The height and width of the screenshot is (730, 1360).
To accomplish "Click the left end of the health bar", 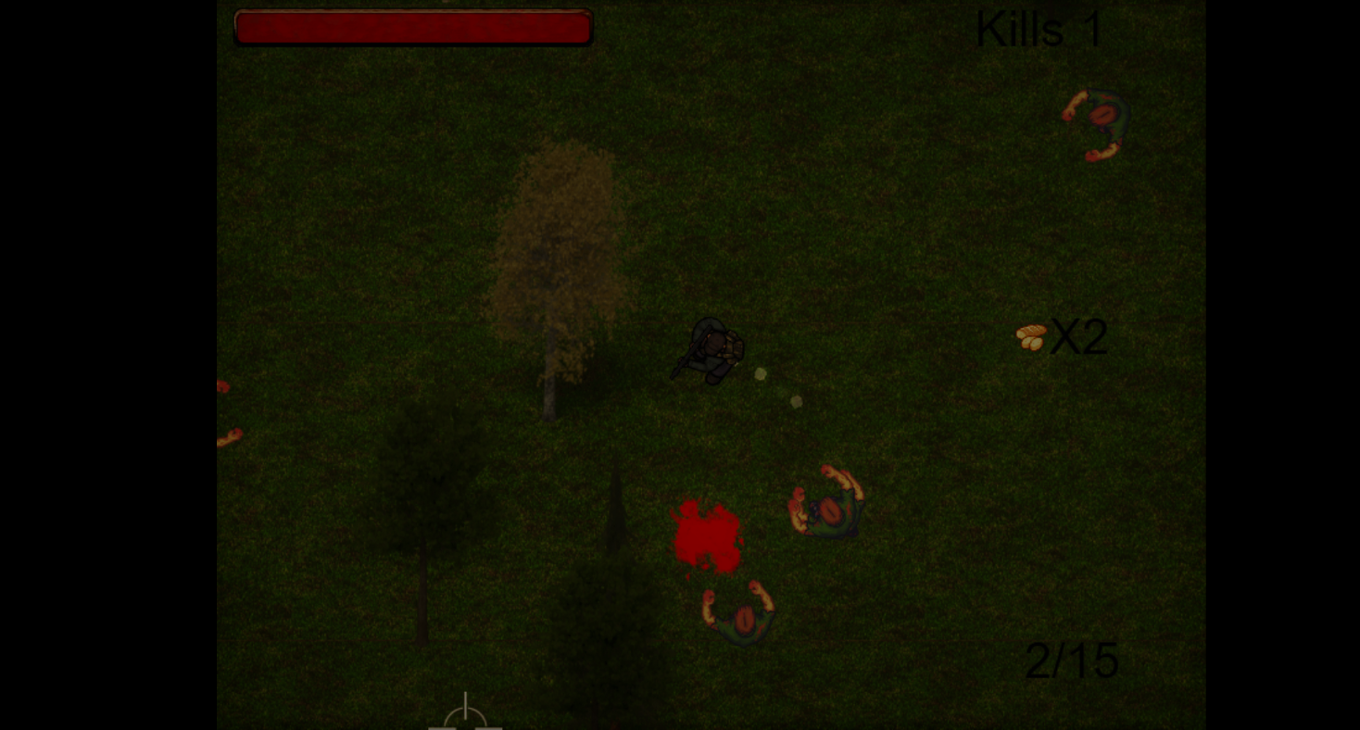I will click(x=243, y=27).
